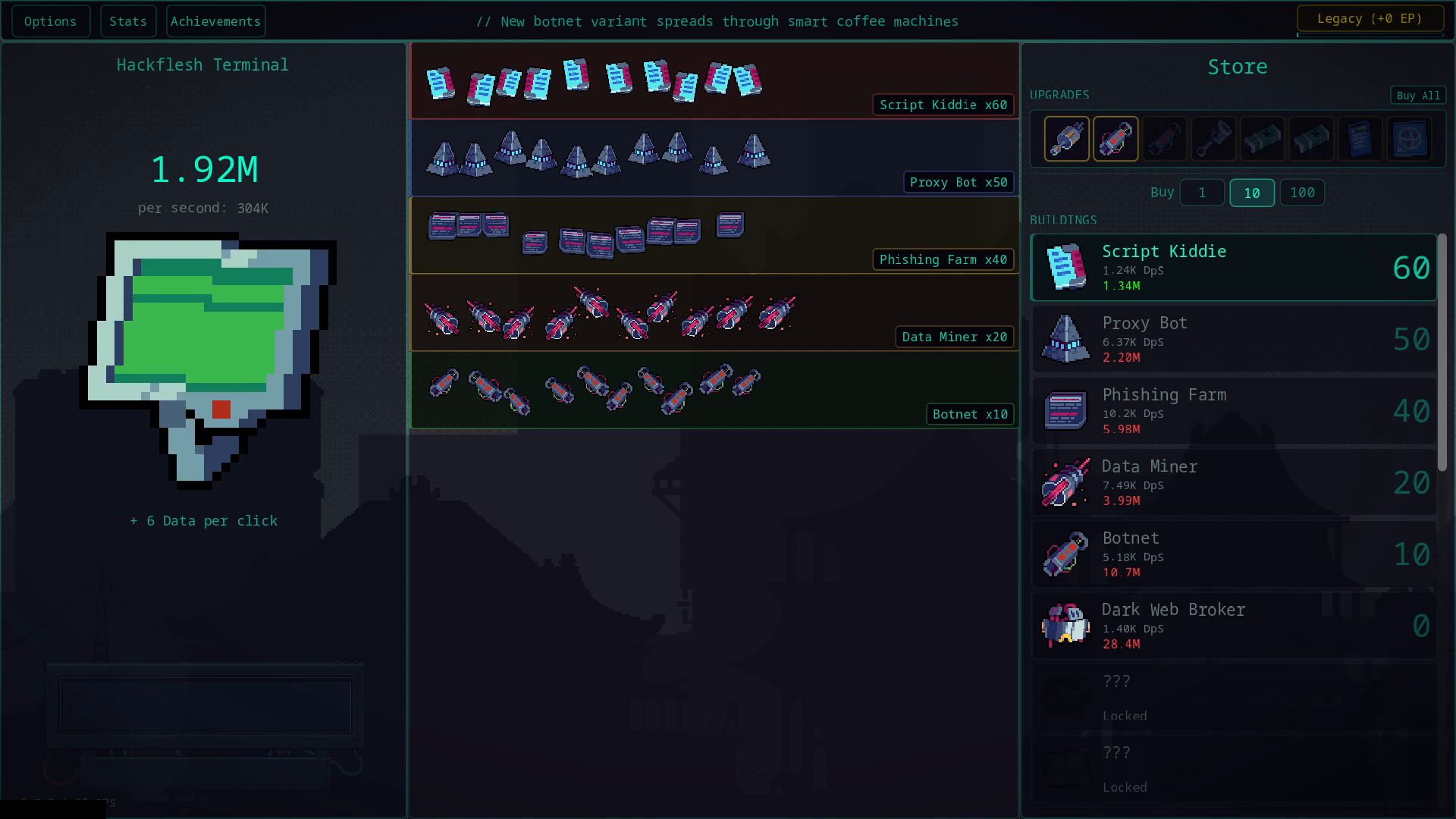Open the Stats menu
The image size is (1456, 819).
pyautogui.click(x=128, y=20)
